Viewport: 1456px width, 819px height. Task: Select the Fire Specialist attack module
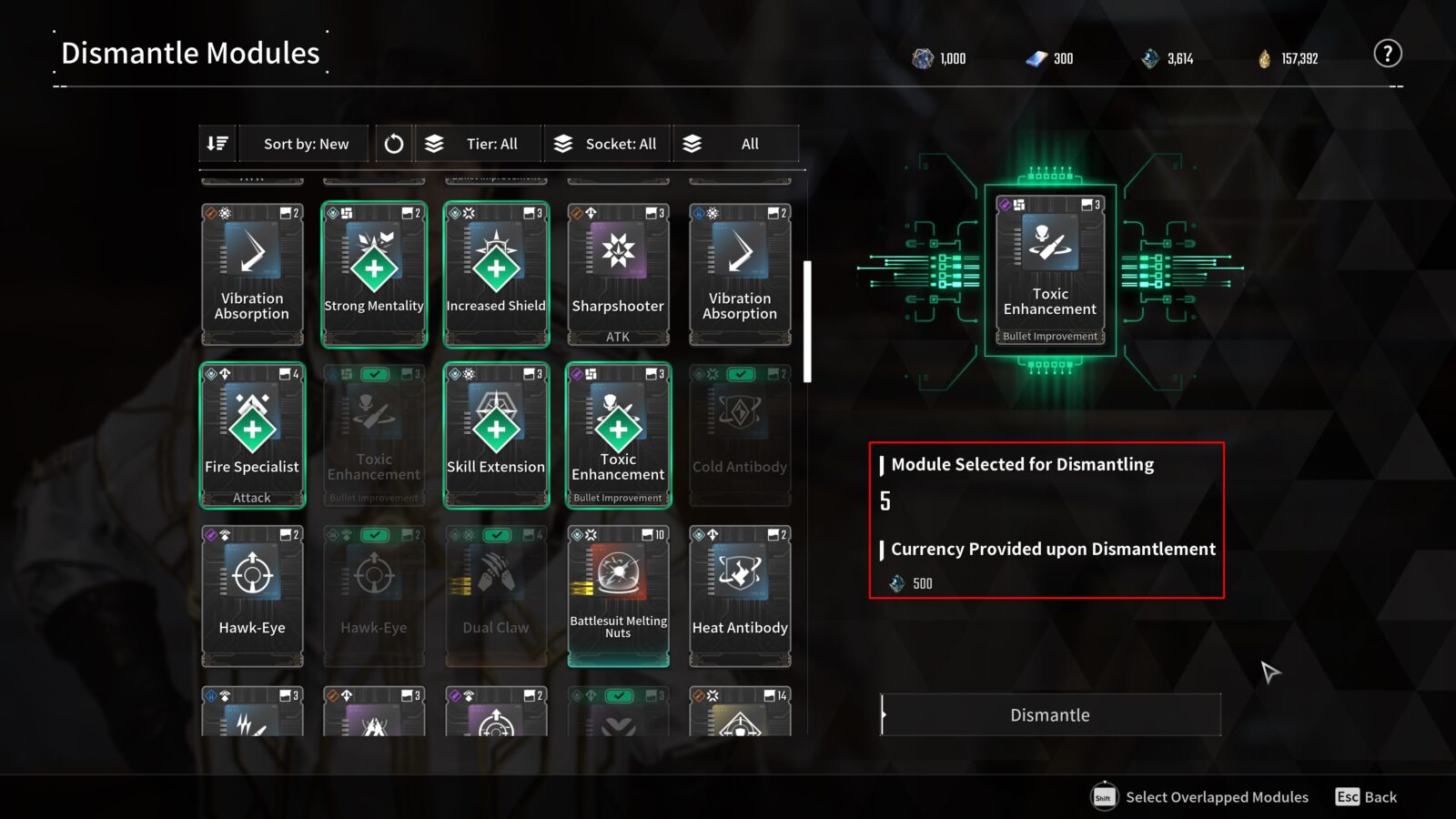tap(252, 435)
